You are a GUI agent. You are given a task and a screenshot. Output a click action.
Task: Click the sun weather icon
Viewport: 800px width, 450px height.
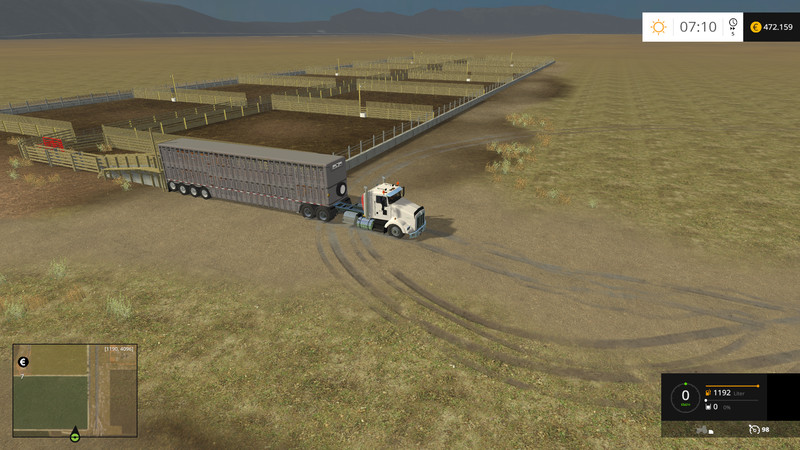(659, 27)
